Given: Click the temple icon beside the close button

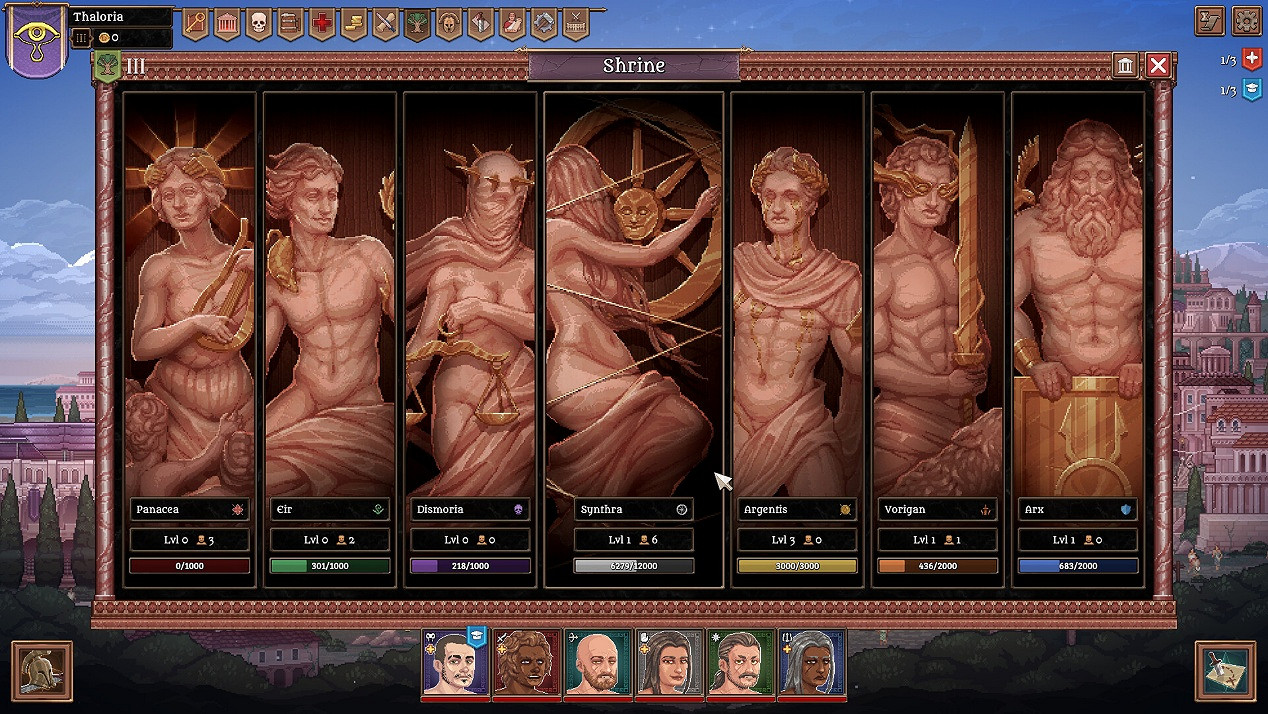Looking at the screenshot, I should (x=1126, y=66).
